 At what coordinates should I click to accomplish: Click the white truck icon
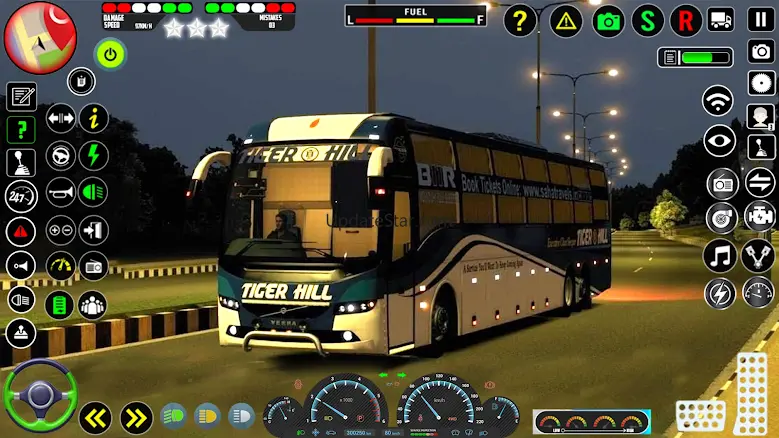[x=721, y=20]
